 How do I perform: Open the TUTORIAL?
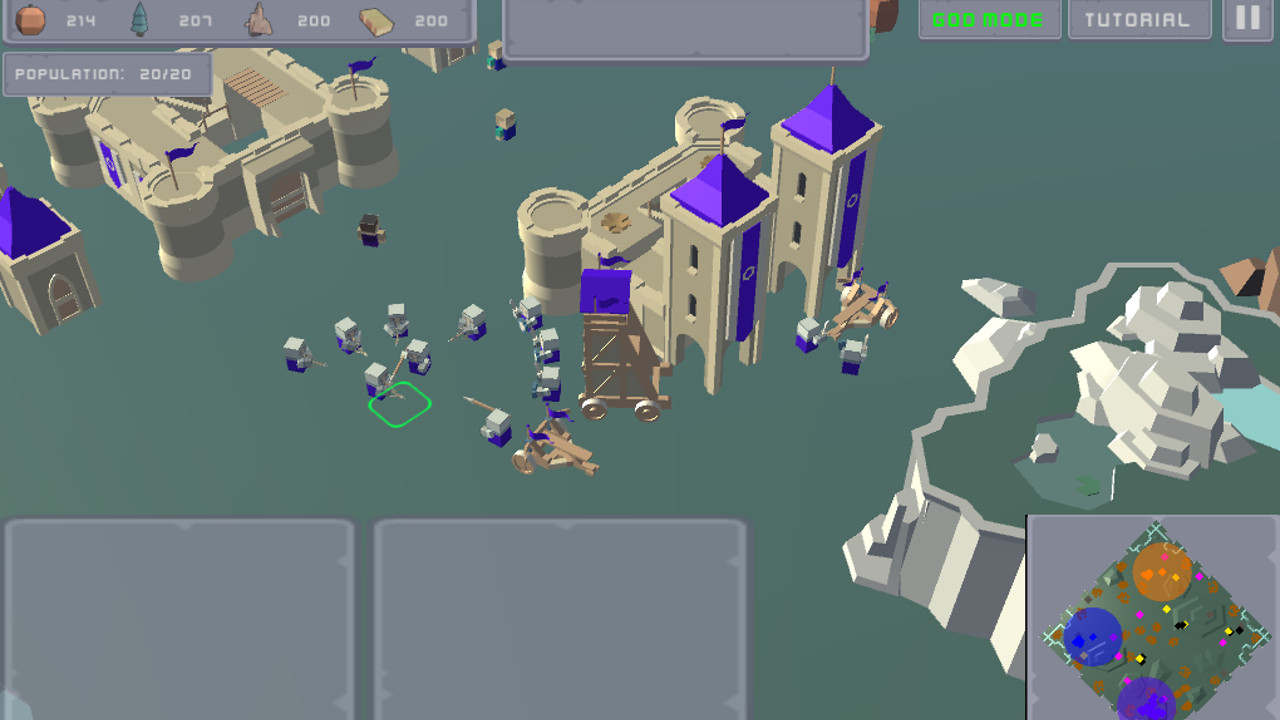point(1138,18)
